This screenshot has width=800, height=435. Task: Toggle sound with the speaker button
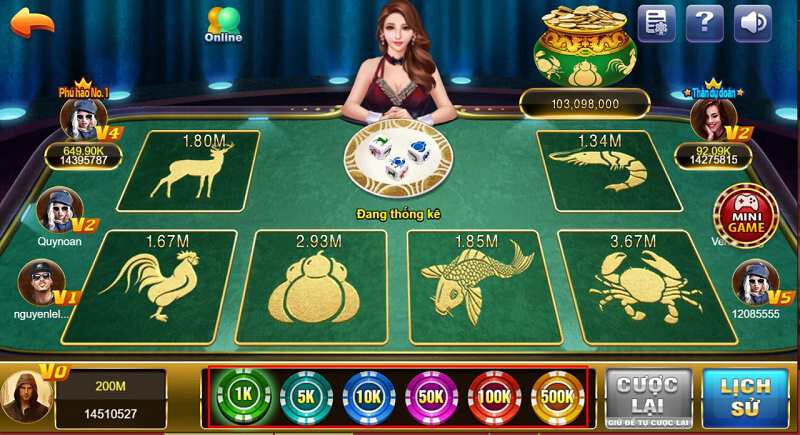click(752, 22)
